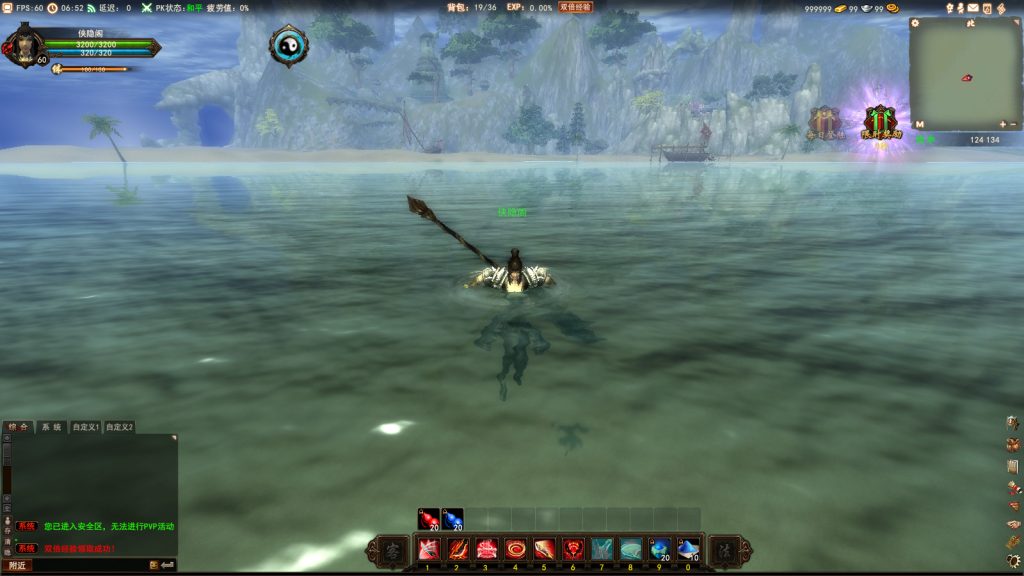Open minimap settings gear icon
Screen dimensions: 1024x576
point(915,22)
